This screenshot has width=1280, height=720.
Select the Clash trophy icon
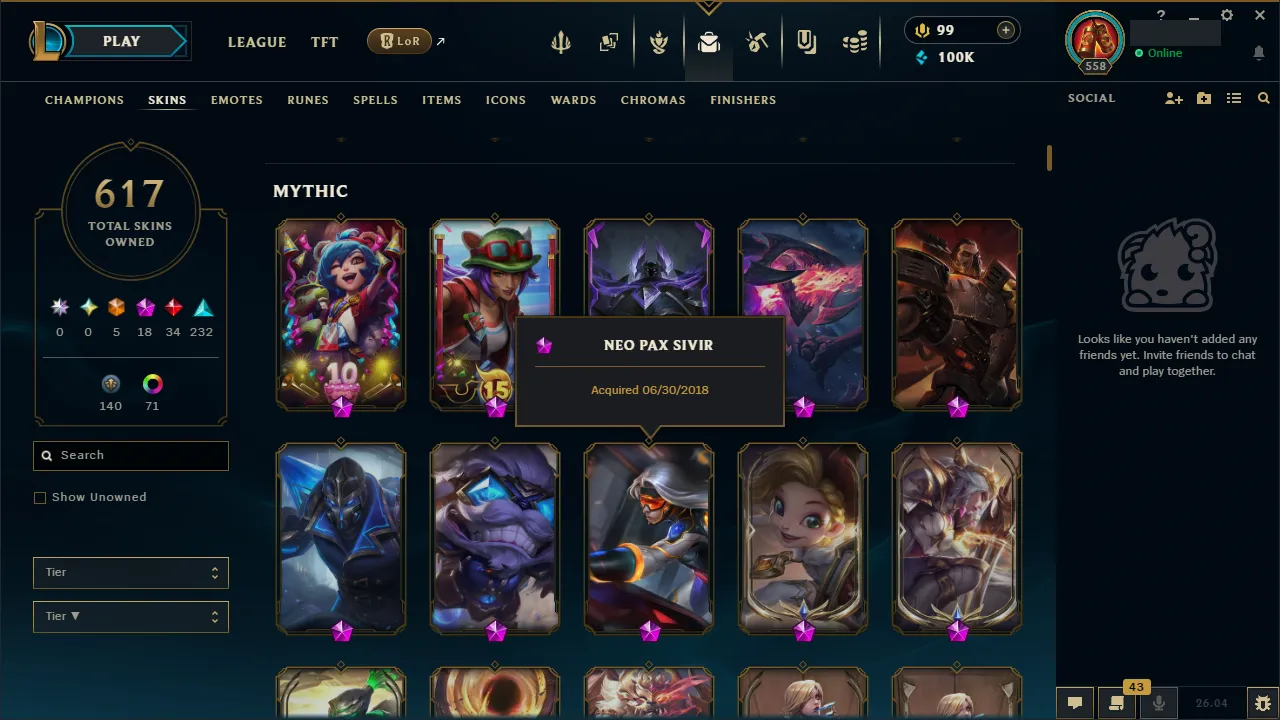(659, 42)
